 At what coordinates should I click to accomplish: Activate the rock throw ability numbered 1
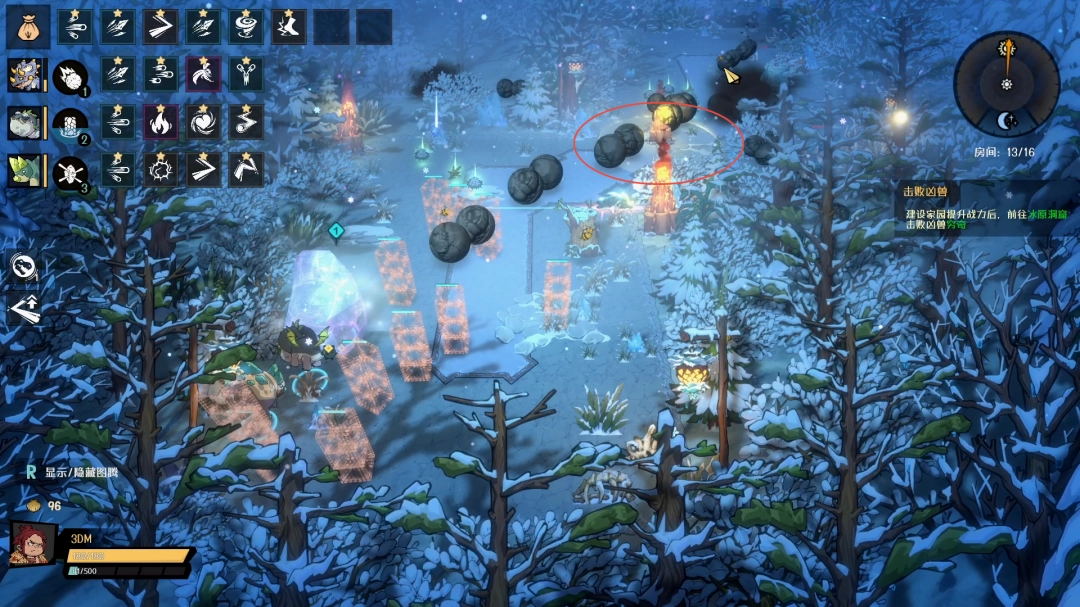pyautogui.click(x=70, y=76)
